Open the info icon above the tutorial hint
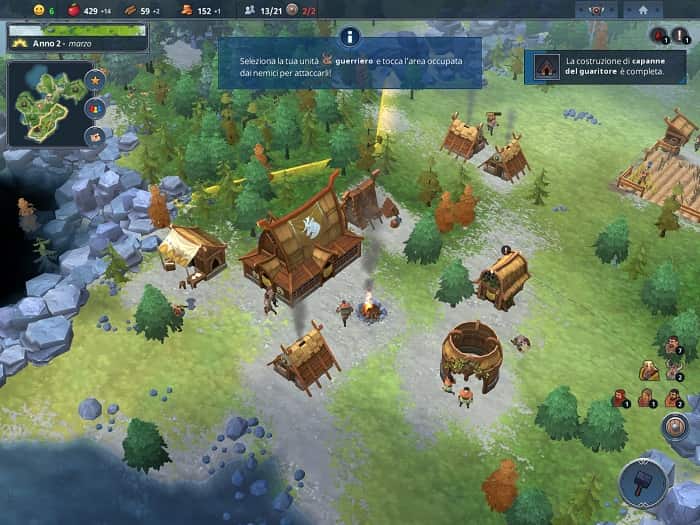The width and height of the screenshot is (700, 525). 349,37
